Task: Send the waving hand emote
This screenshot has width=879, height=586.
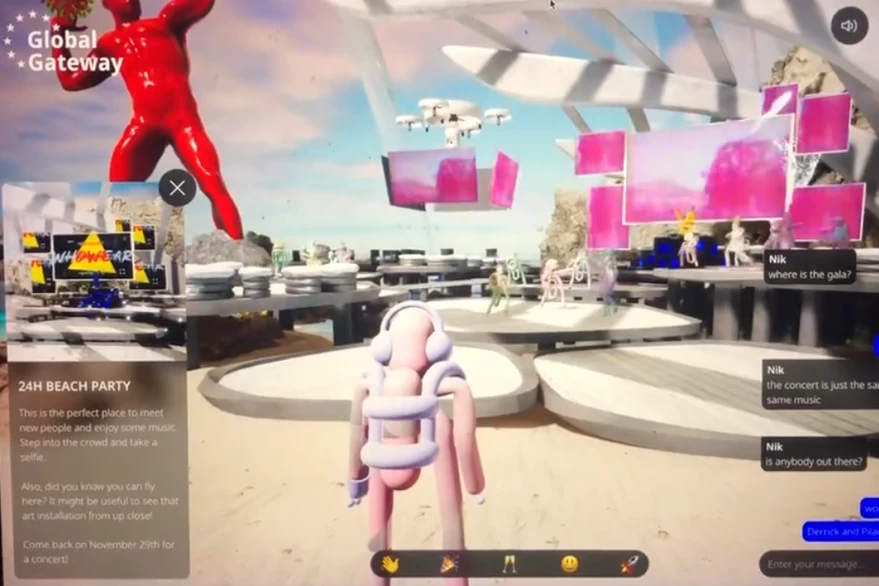Action: click(x=390, y=564)
